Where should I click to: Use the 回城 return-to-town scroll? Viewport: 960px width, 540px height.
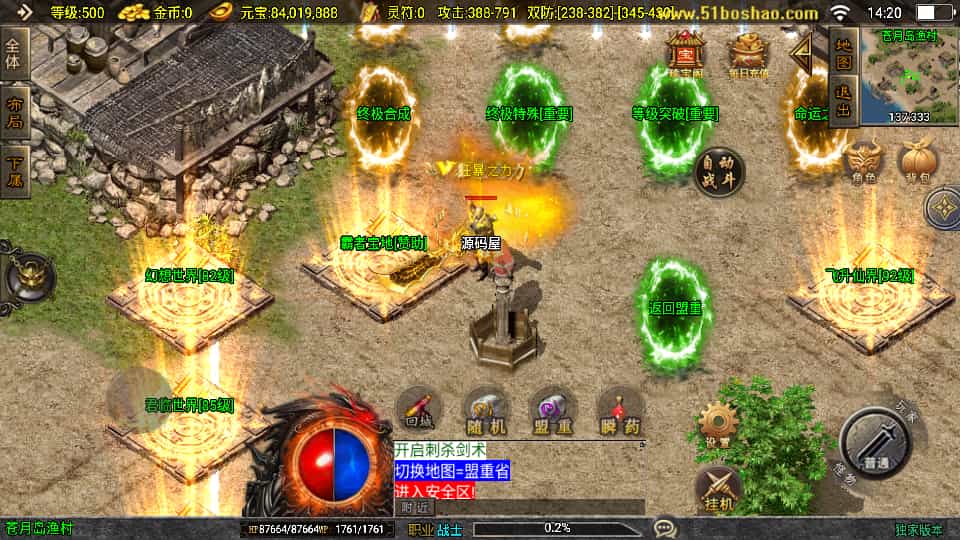point(418,410)
